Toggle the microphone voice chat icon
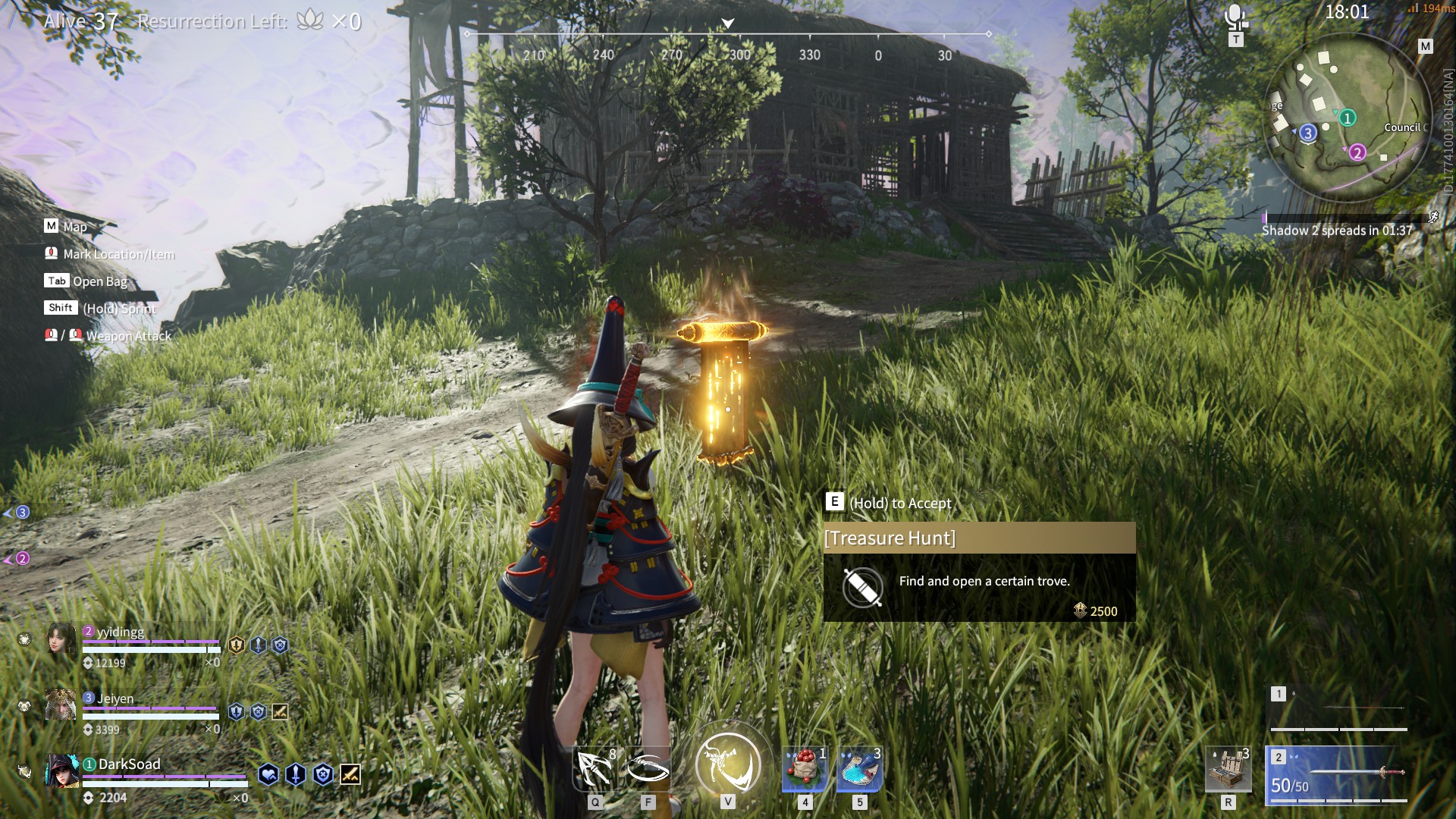Screen dimensions: 1456x819 [x=1236, y=17]
